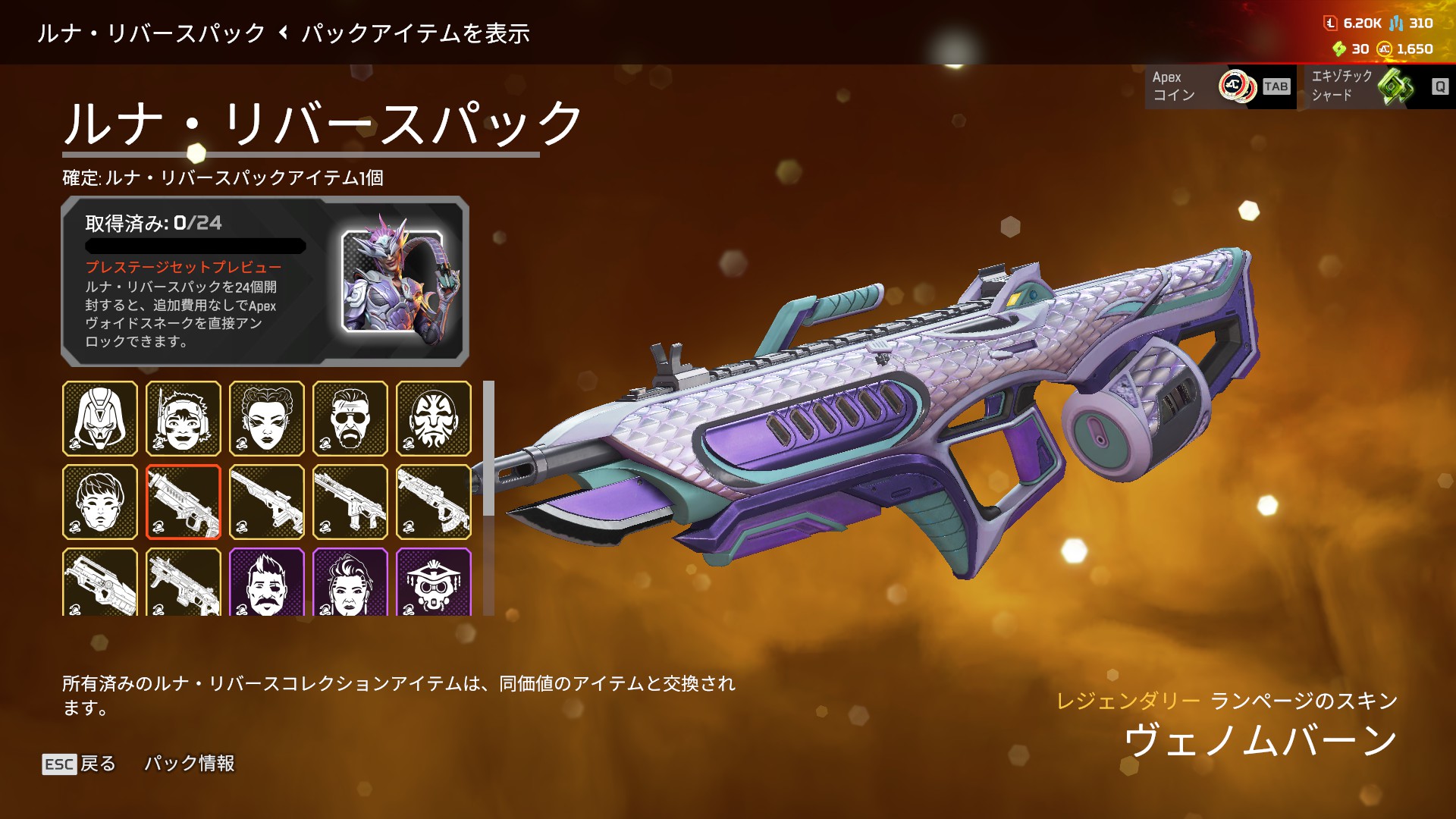The width and height of the screenshot is (1456, 819).
Task: Pick the bearded legend with sunglasses tile
Action: tap(350, 419)
